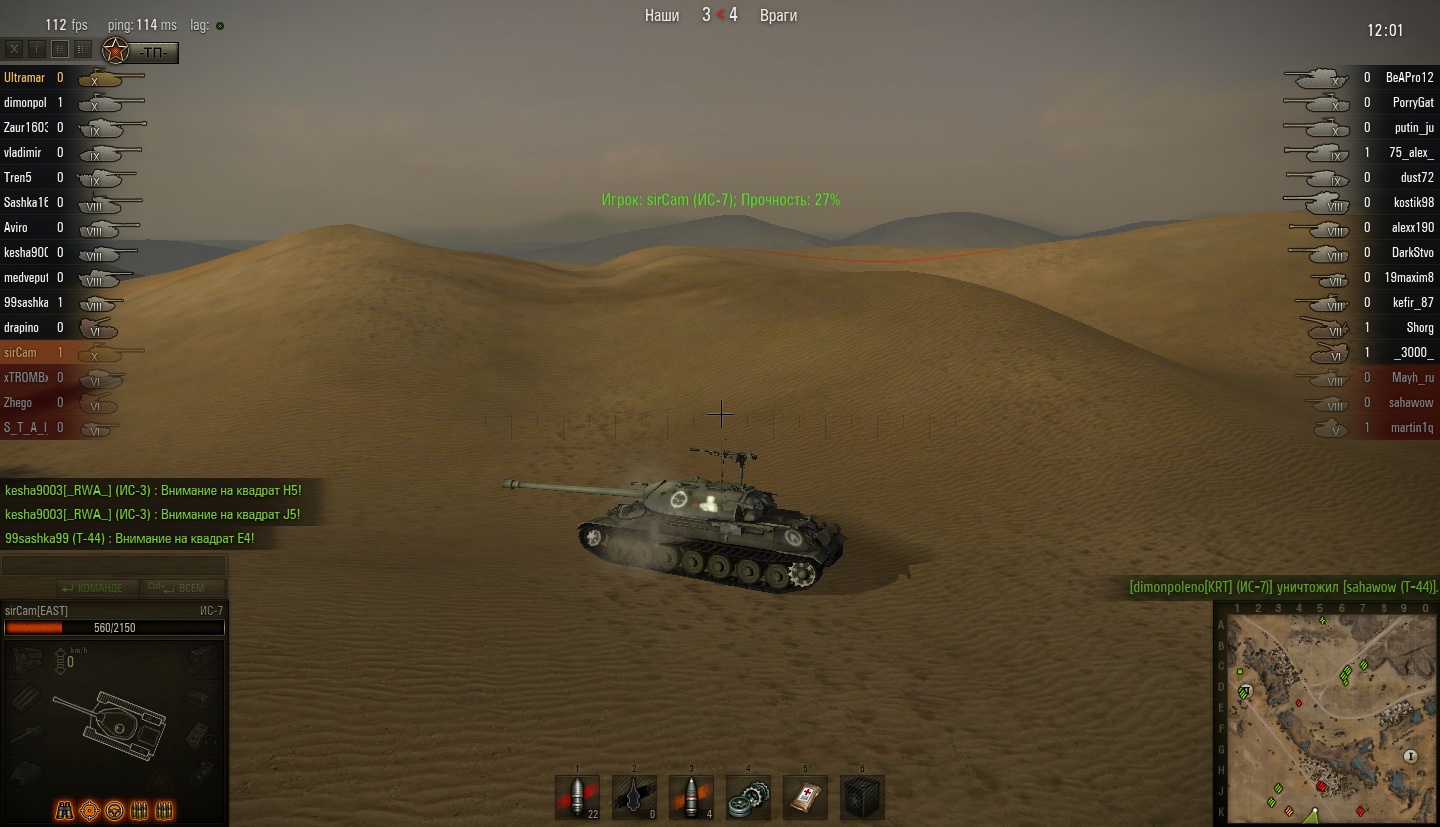1440x827 pixels.
Task: Use the first aid kit consumable
Action: pyautogui.click(x=805, y=798)
